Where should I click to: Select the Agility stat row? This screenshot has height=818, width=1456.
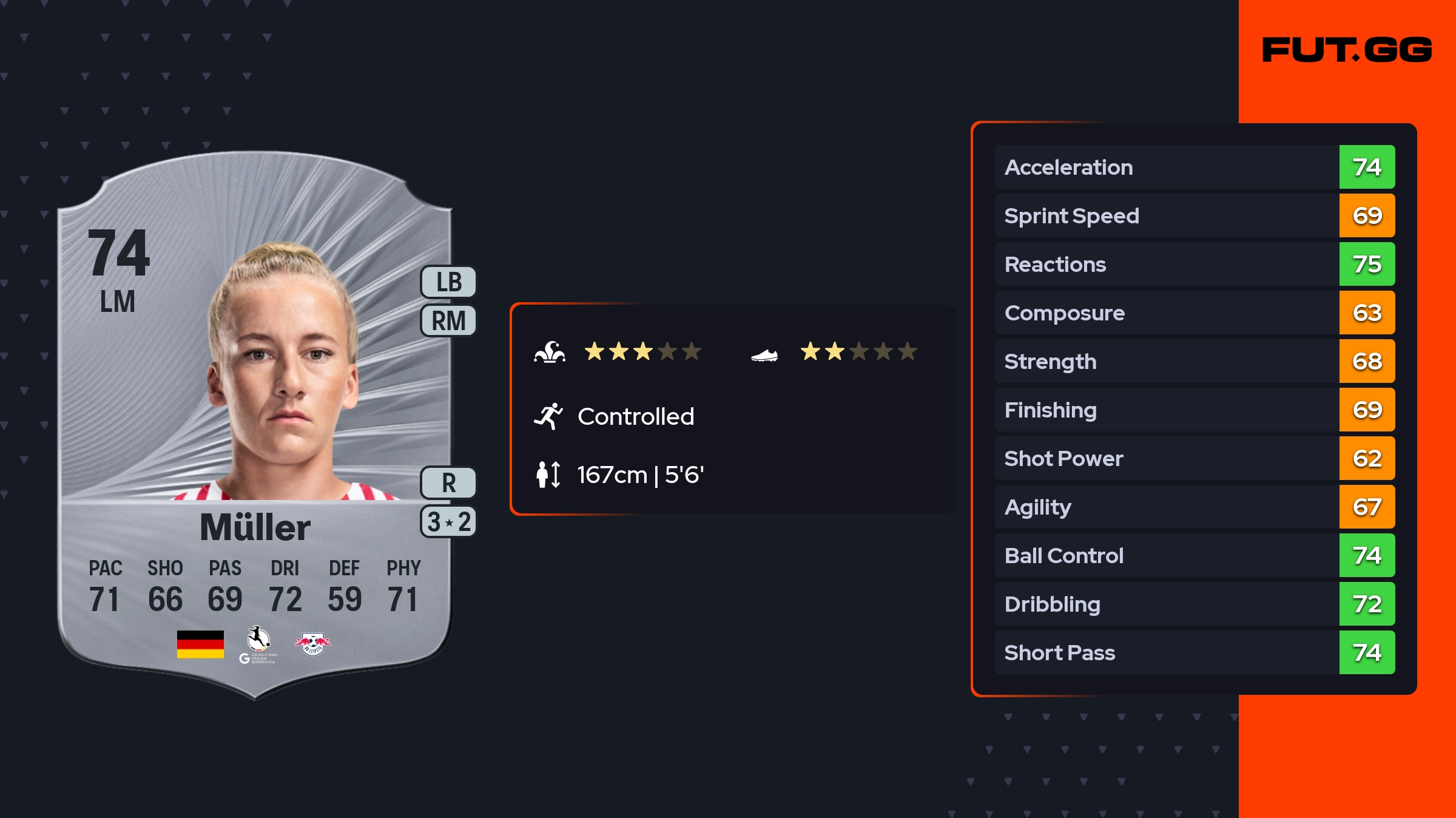click(1194, 507)
